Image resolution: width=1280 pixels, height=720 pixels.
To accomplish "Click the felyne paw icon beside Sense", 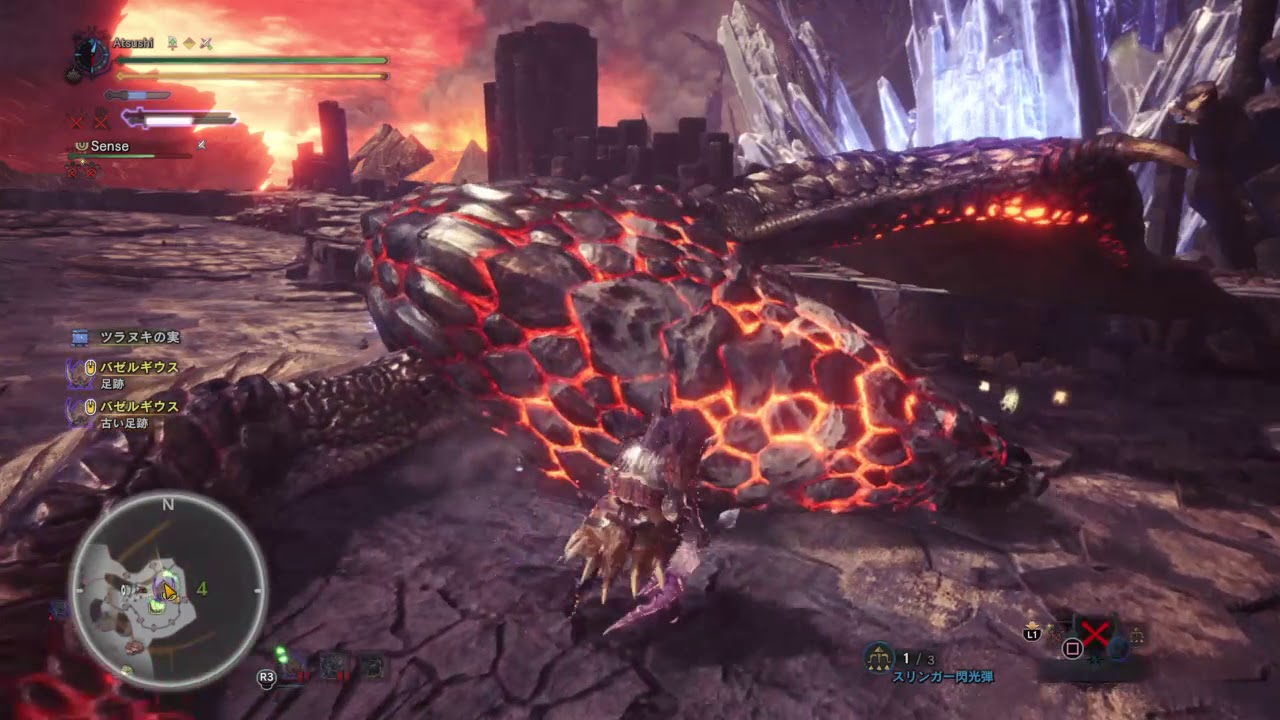I will point(81,146).
